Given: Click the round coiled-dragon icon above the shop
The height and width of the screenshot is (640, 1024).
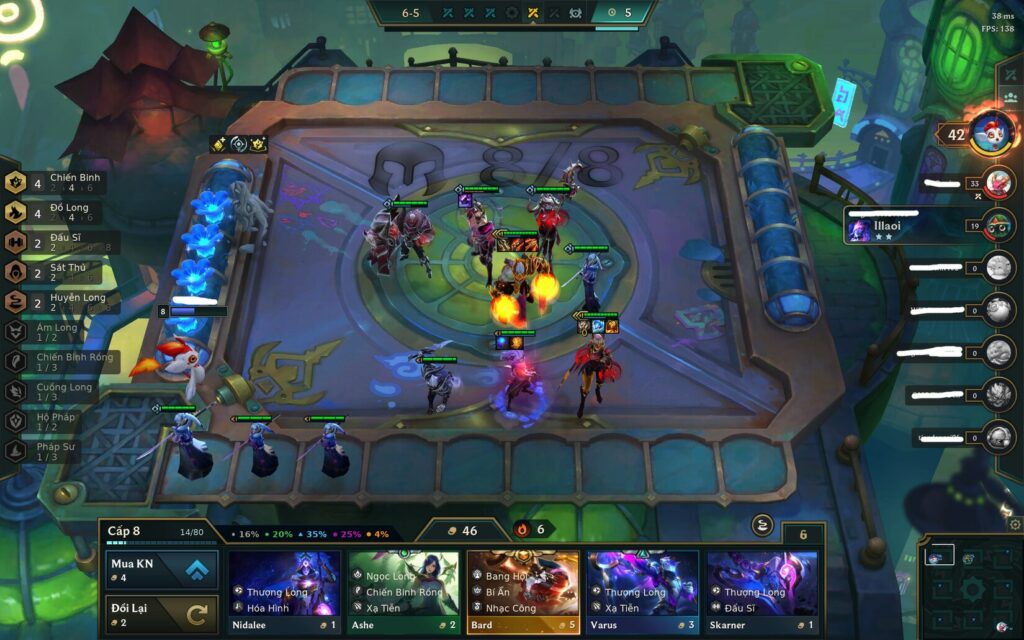Looking at the screenshot, I should 762,526.
